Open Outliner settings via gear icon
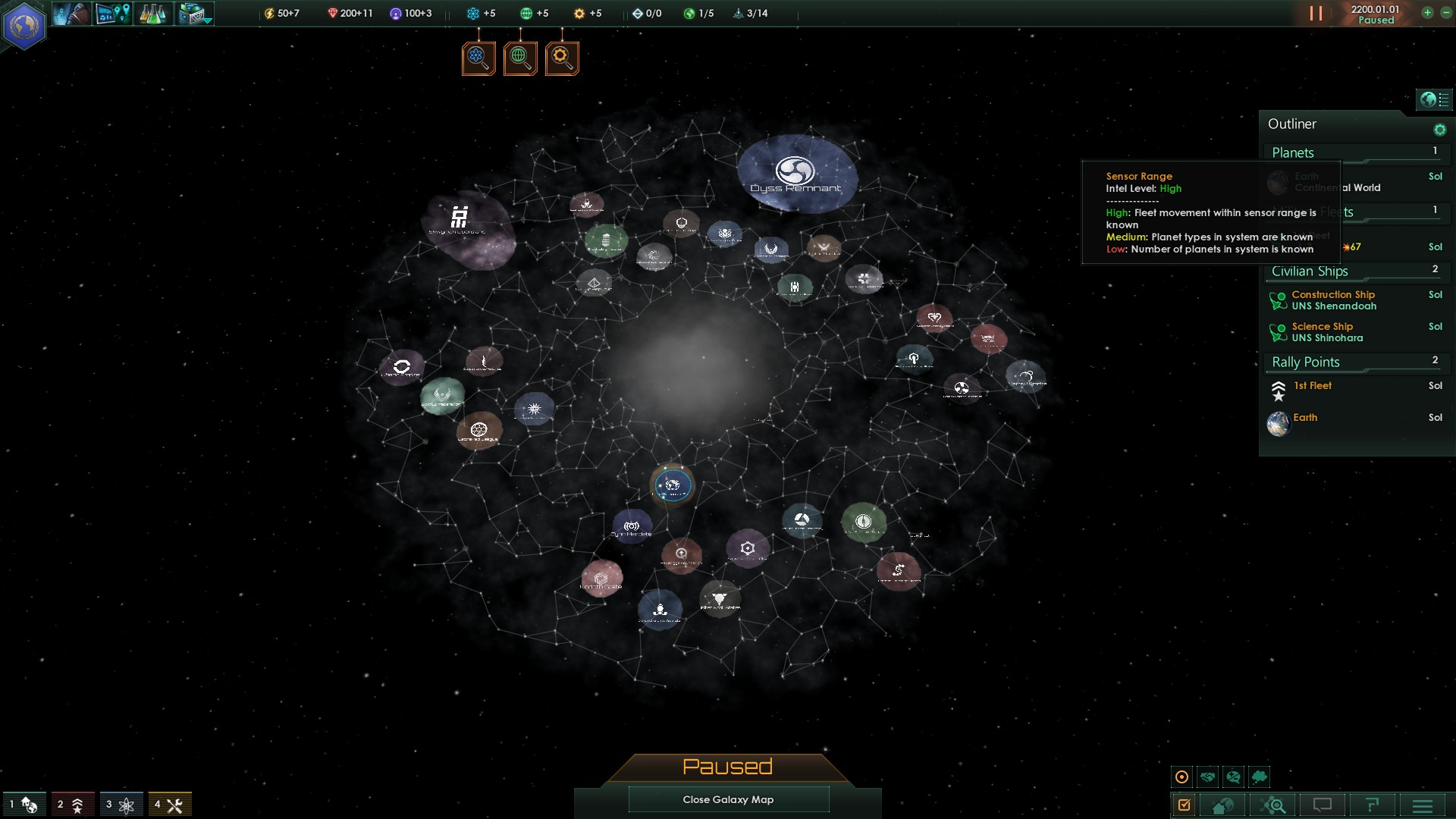1456x819 pixels. (x=1439, y=128)
